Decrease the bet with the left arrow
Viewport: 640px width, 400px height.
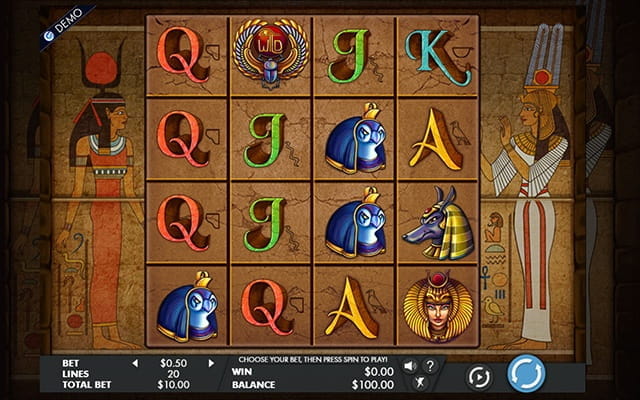click(136, 363)
